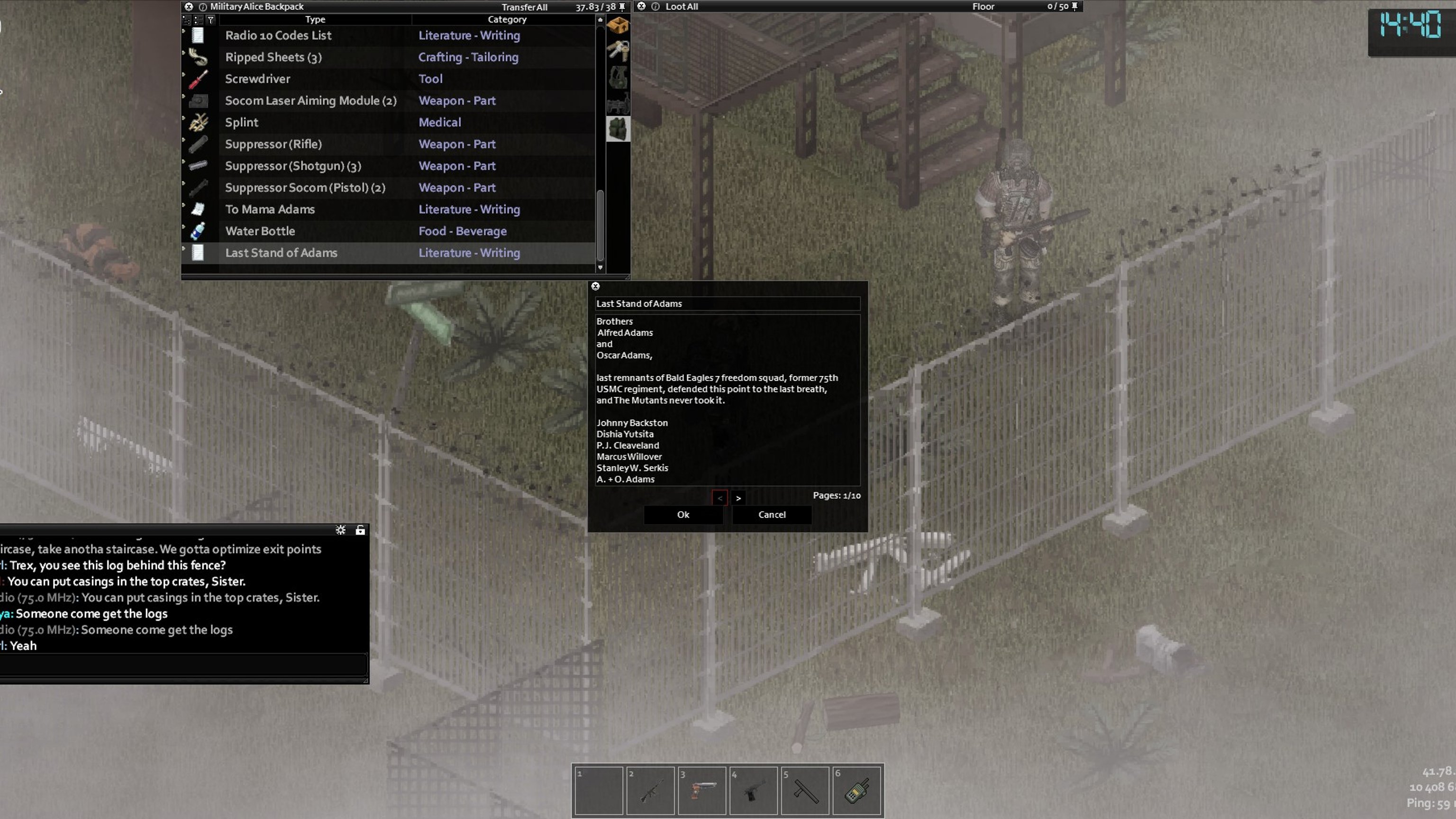Select the Water Bottle item
The width and height of the screenshot is (1456, 819).
260,231
